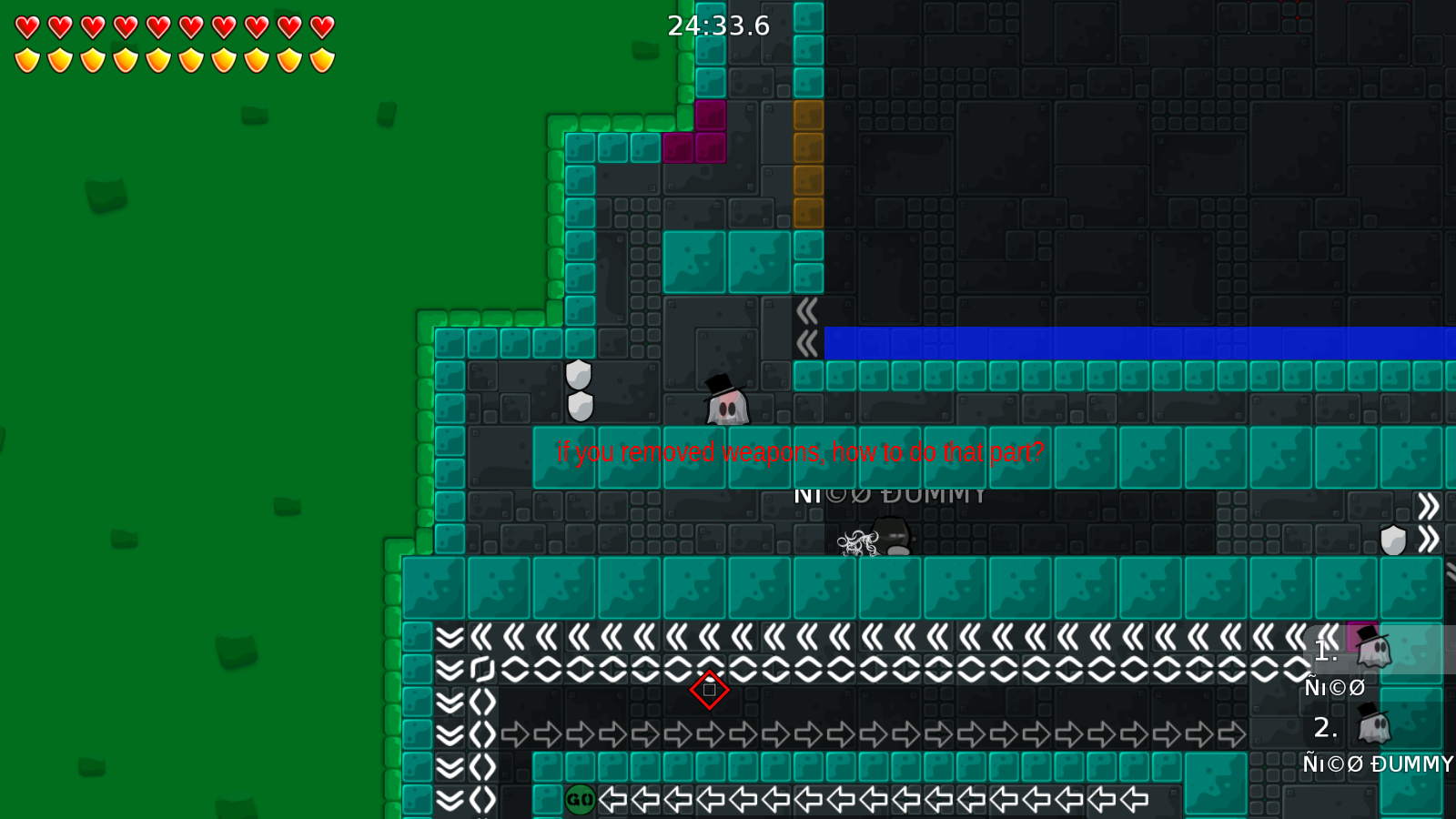Expand the double-chevron left block above the blue water

click(808, 309)
